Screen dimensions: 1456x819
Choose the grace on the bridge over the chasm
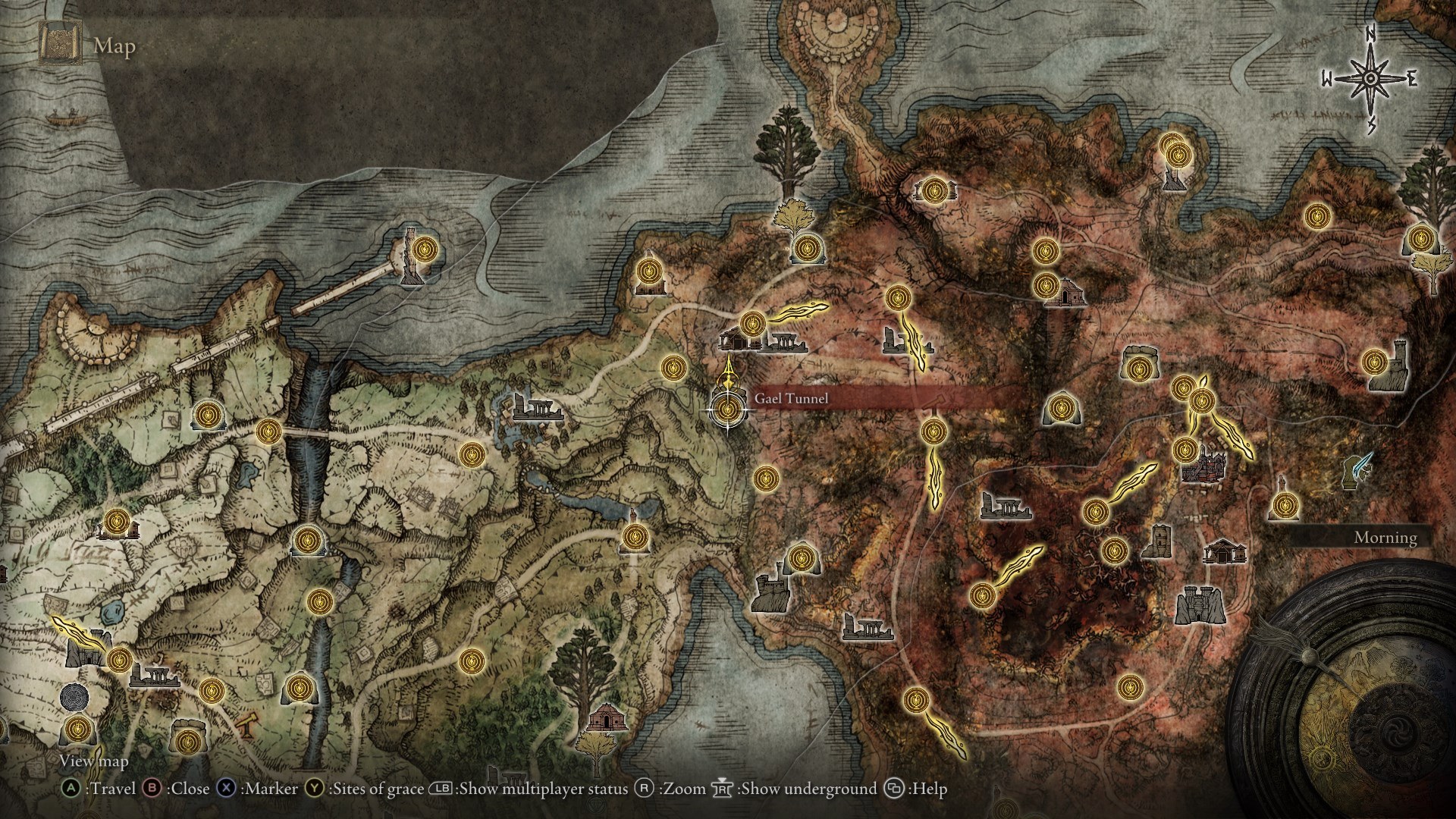click(x=268, y=431)
